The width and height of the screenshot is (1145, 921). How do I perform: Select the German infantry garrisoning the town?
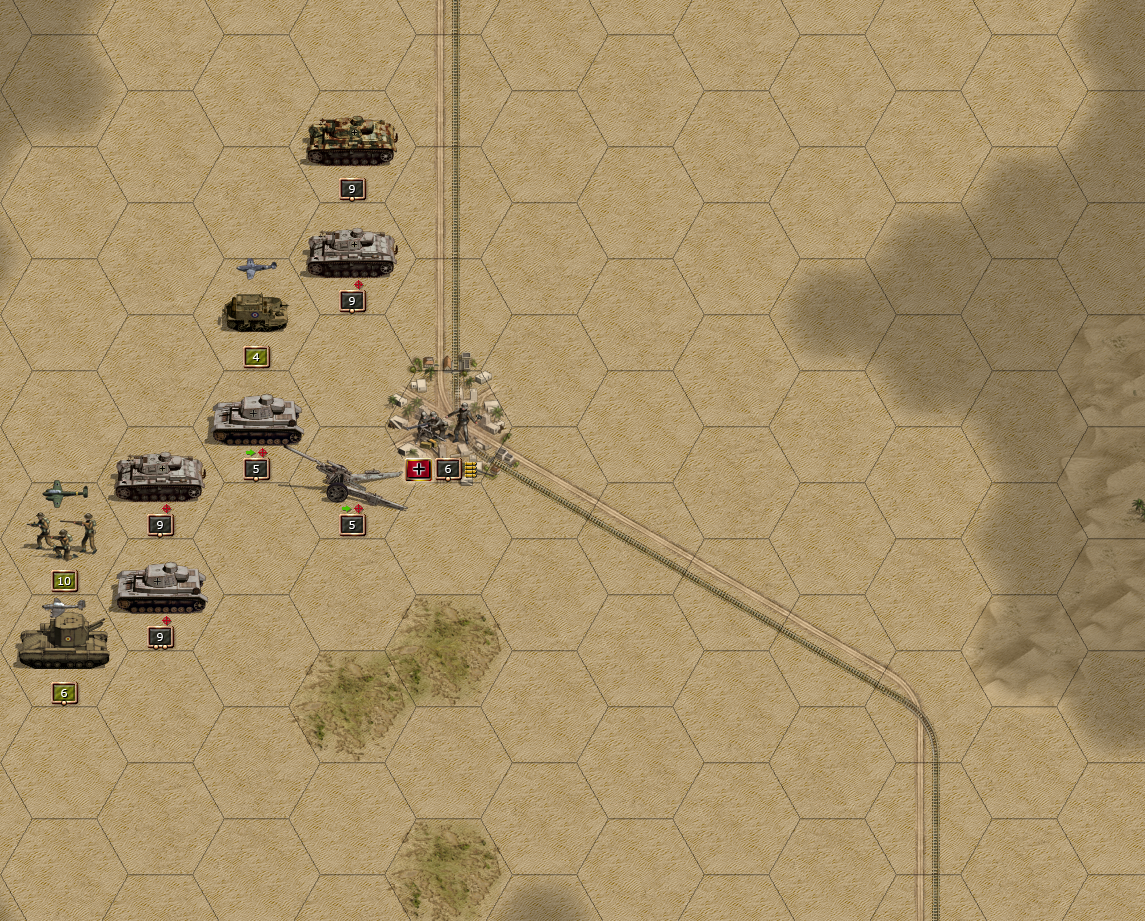coord(446,424)
